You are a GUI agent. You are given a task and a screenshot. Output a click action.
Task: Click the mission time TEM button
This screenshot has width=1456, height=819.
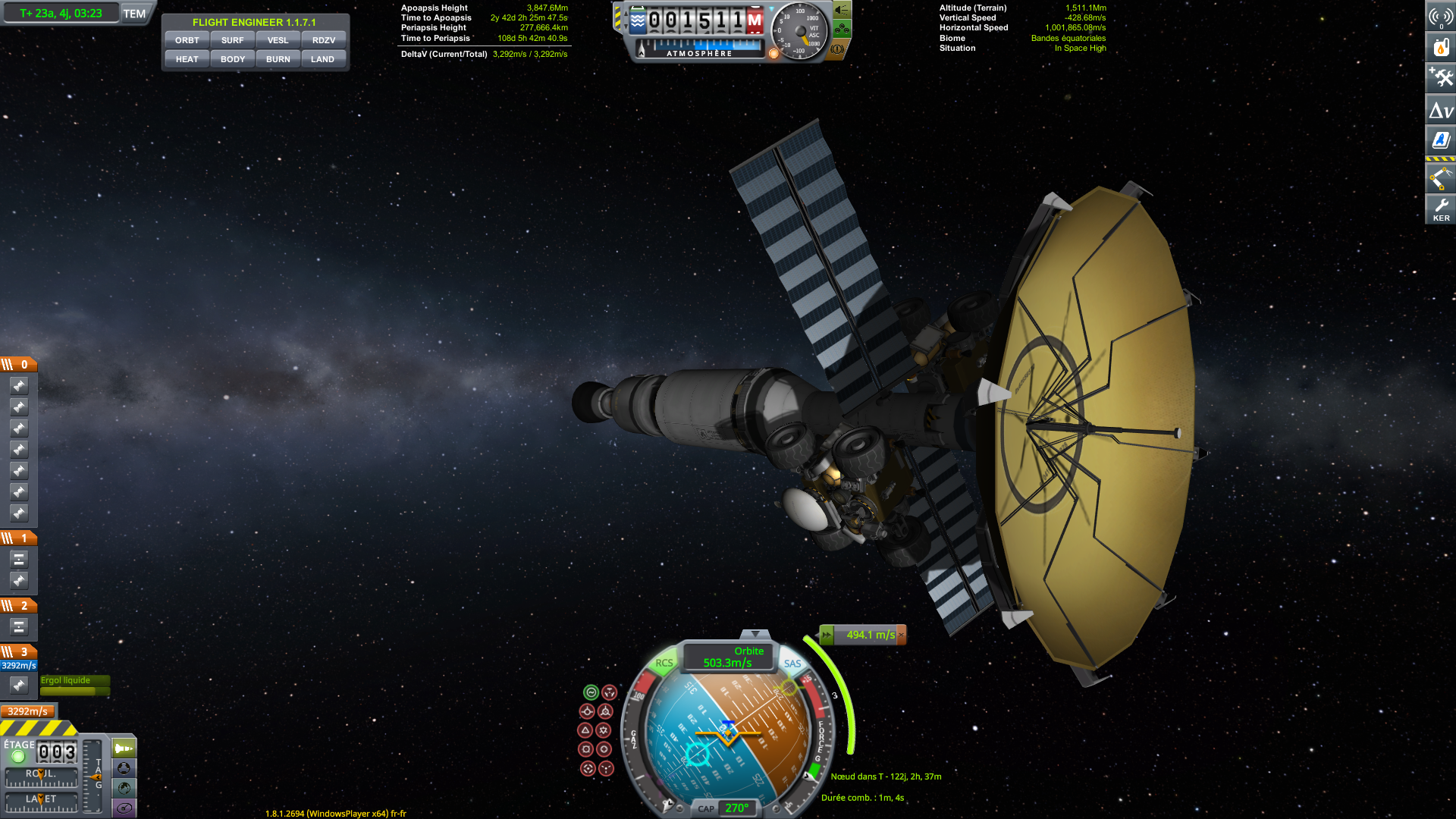click(x=134, y=14)
